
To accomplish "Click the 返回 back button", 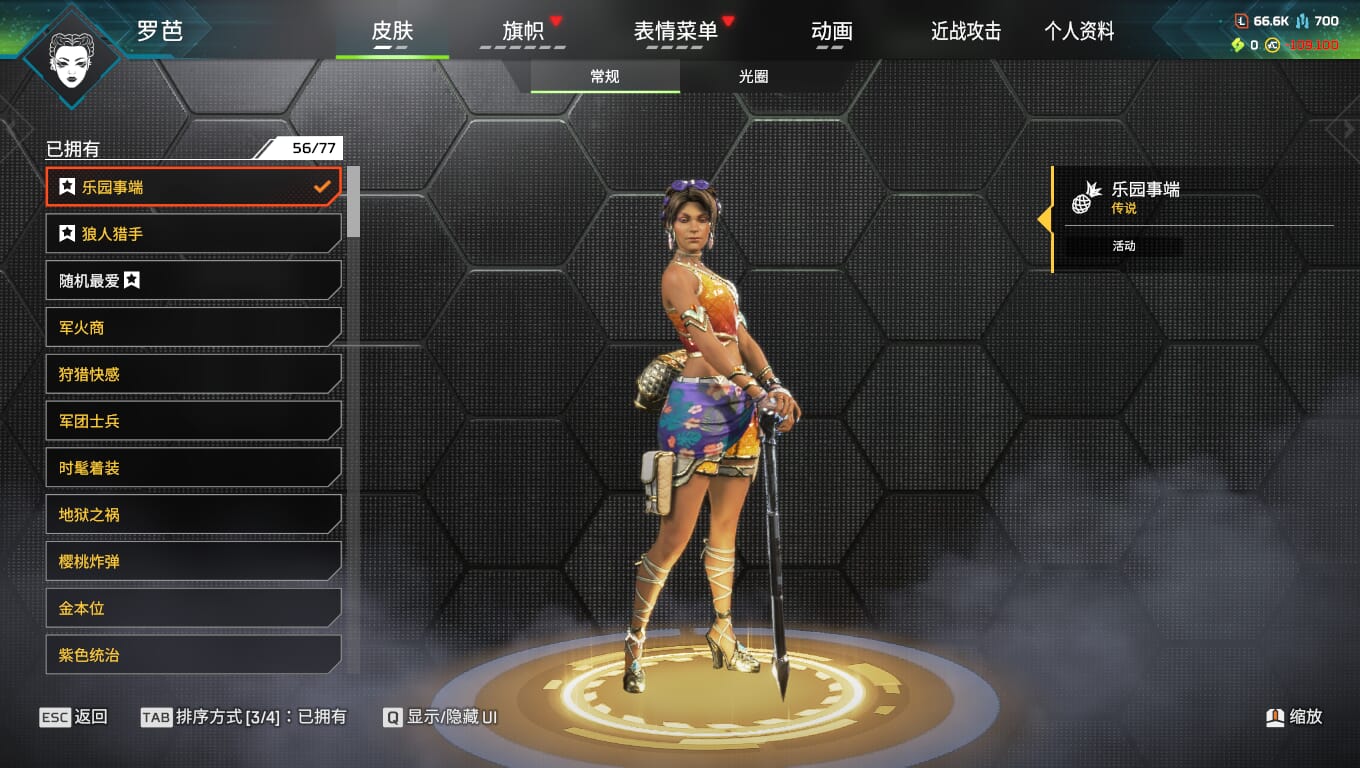I will [74, 717].
